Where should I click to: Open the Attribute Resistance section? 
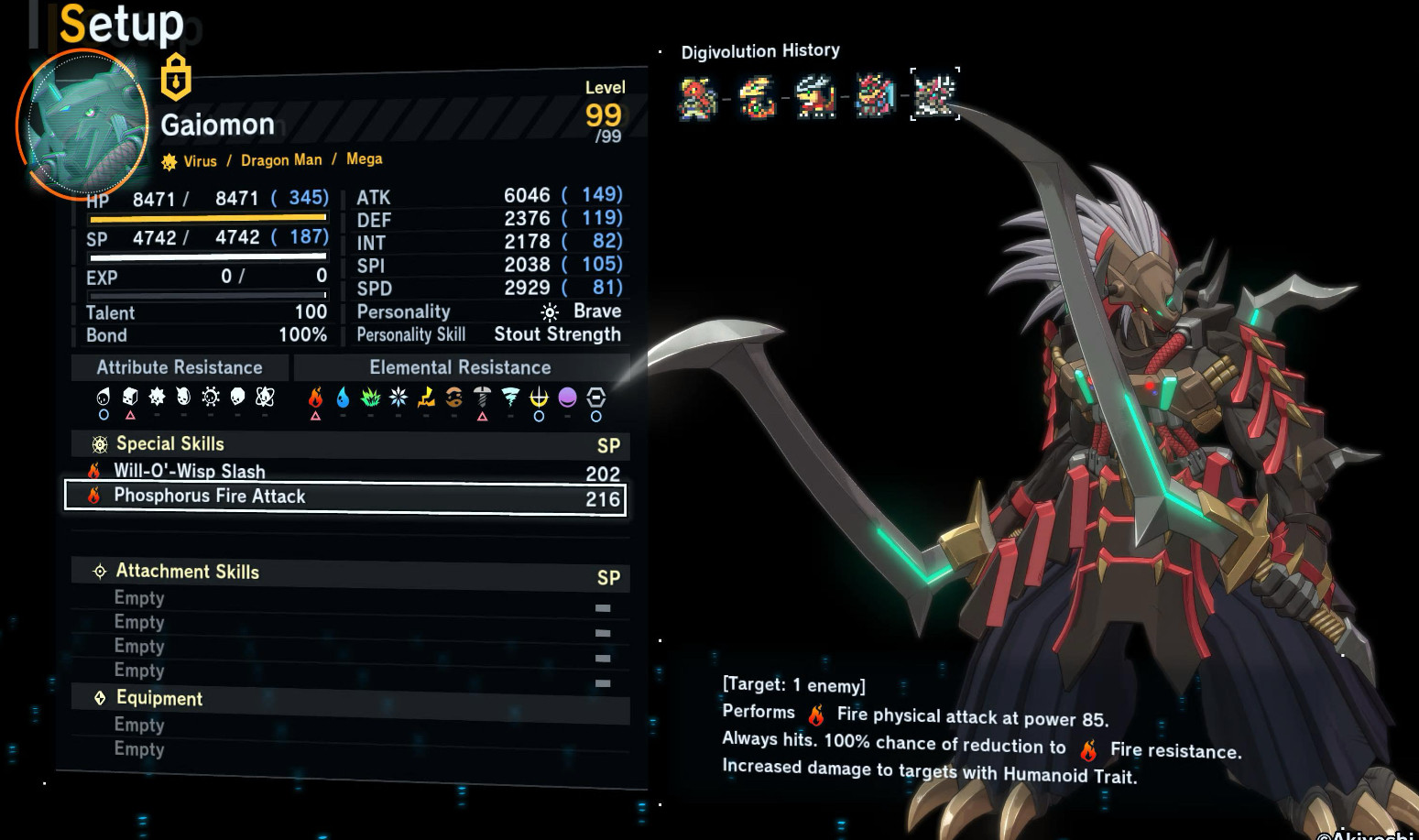(x=180, y=367)
